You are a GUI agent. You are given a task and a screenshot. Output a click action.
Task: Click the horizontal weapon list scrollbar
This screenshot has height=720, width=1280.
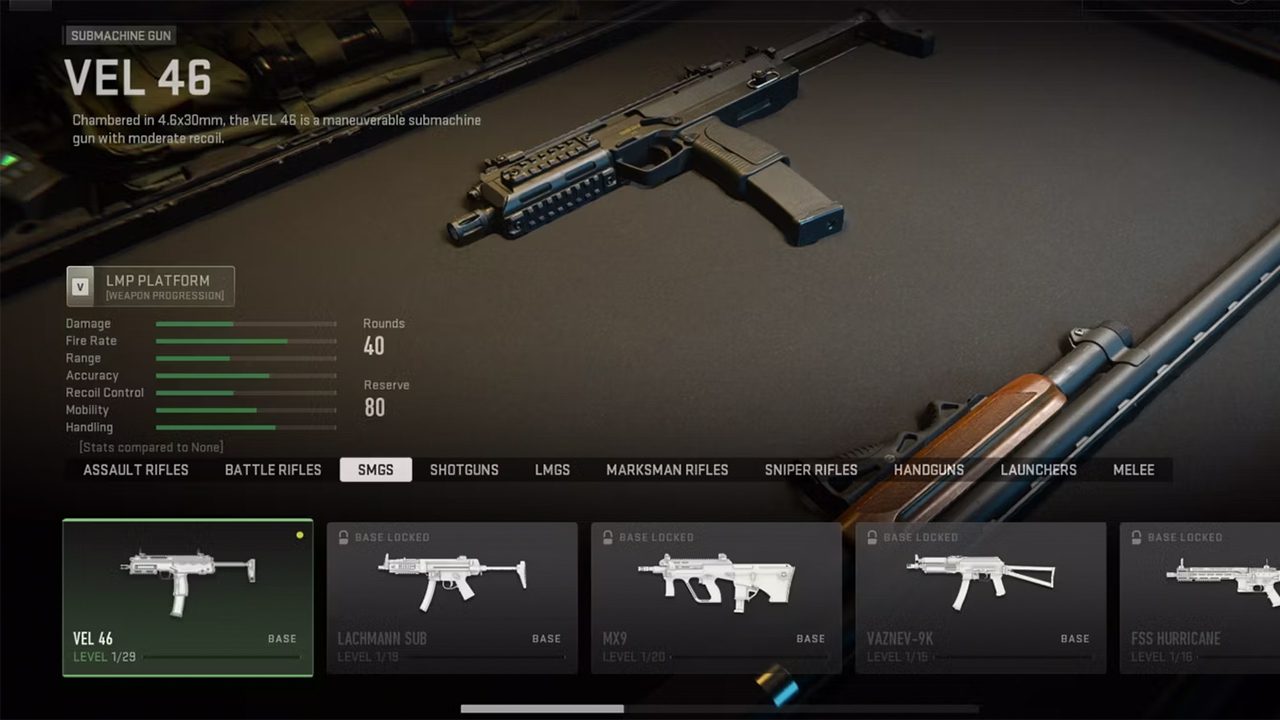pyautogui.click(x=542, y=709)
